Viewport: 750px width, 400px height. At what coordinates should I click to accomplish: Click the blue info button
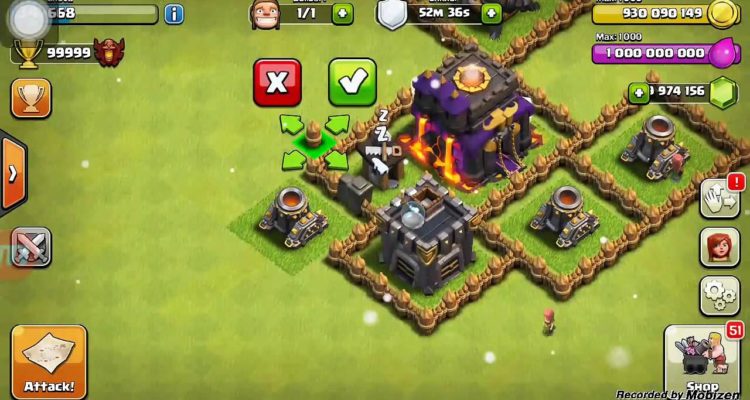175,14
